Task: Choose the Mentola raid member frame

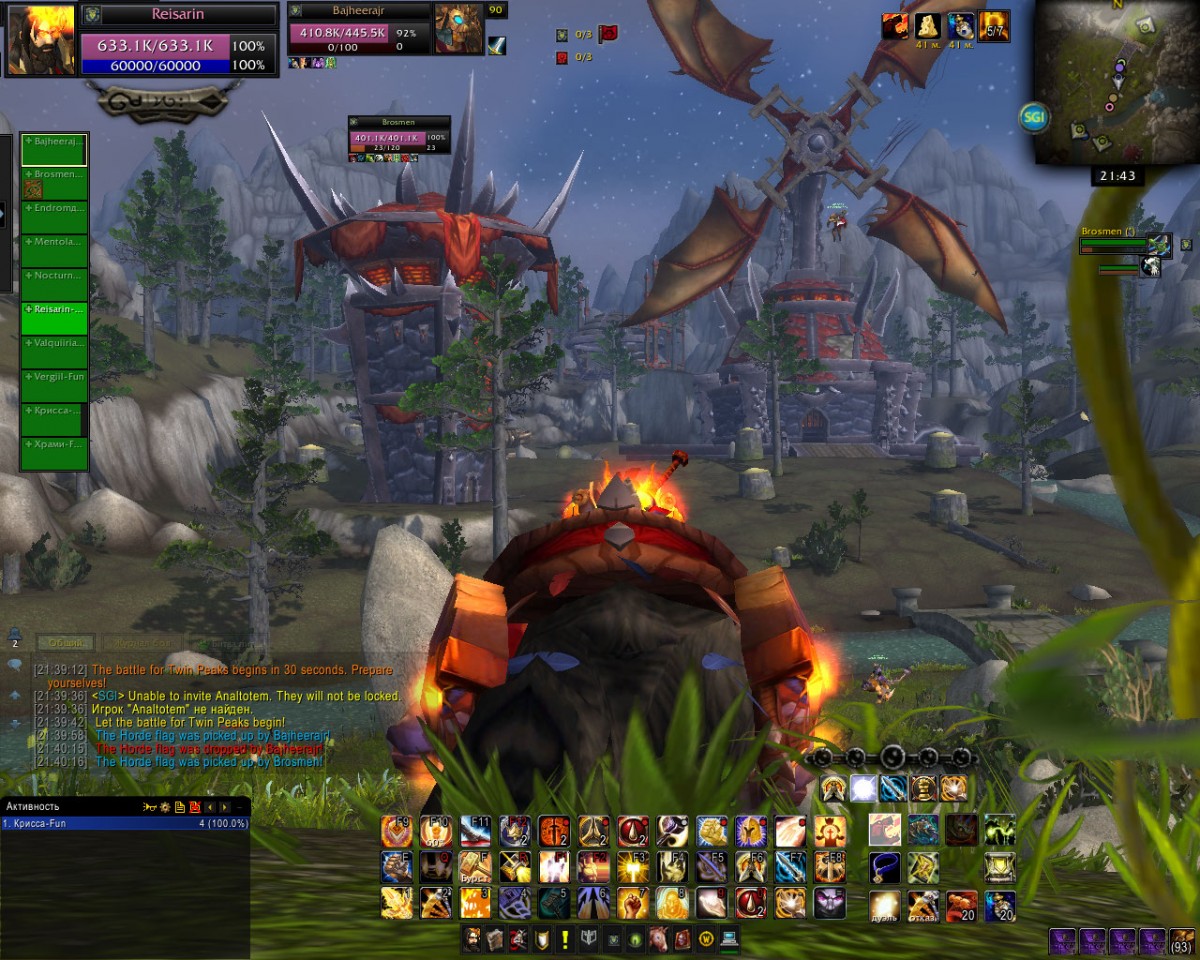Action: tap(54, 251)
